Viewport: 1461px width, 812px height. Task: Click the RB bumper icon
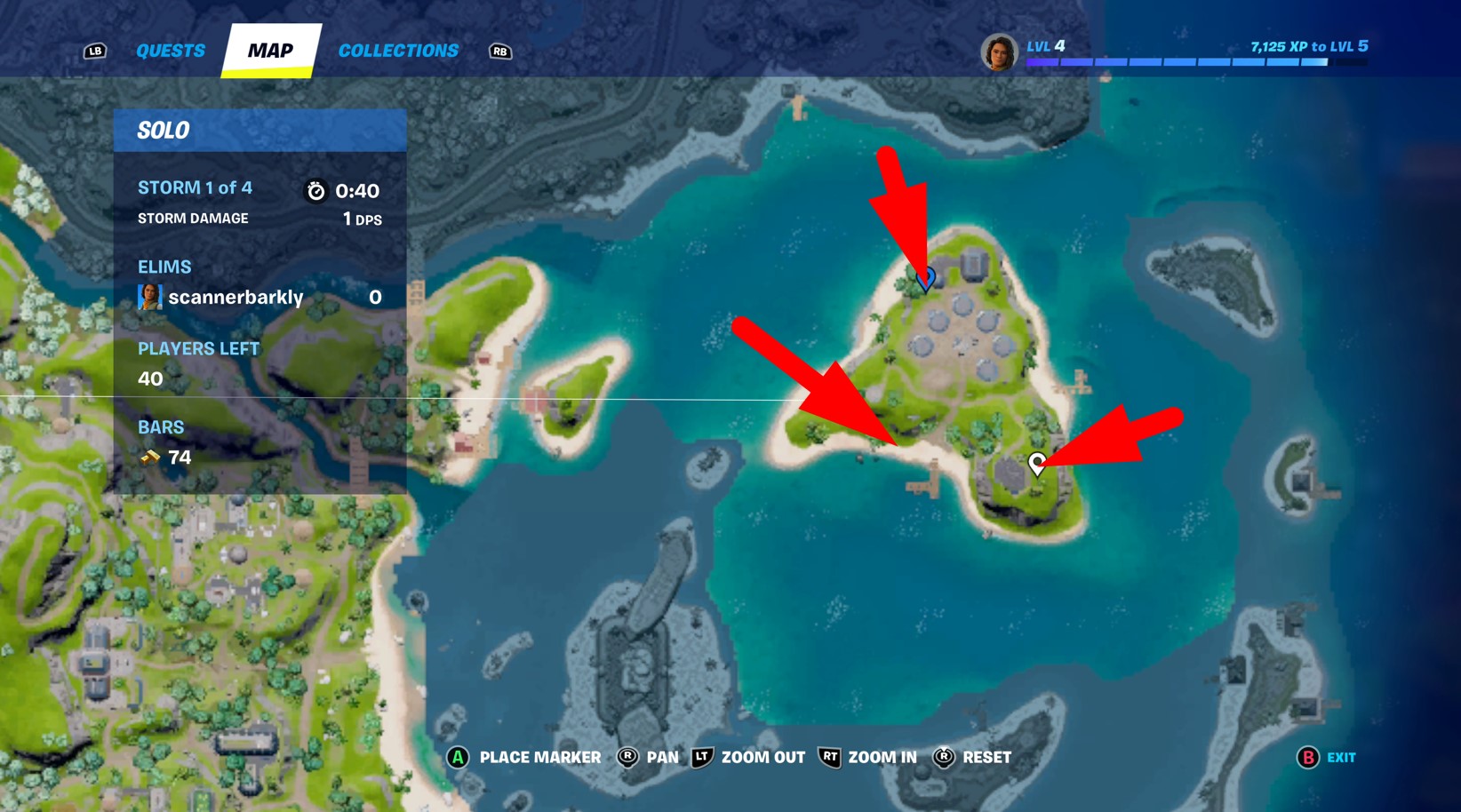(x=499, y=52)
